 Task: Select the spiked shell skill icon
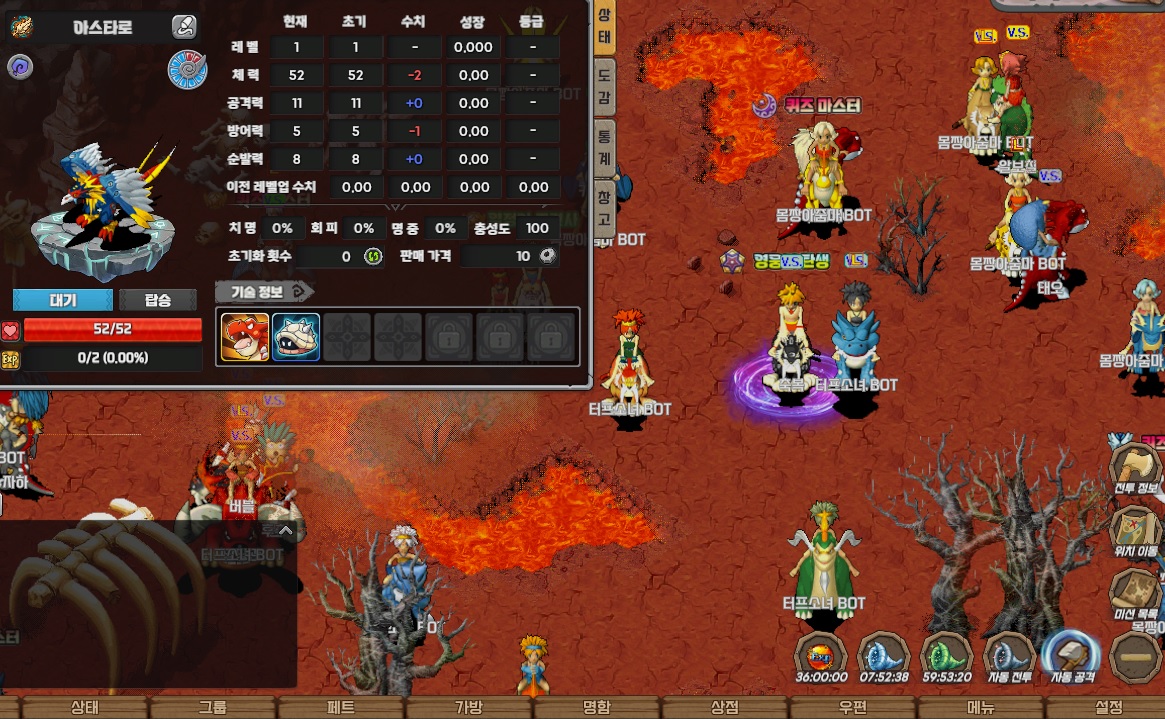(x=296, y=337)
